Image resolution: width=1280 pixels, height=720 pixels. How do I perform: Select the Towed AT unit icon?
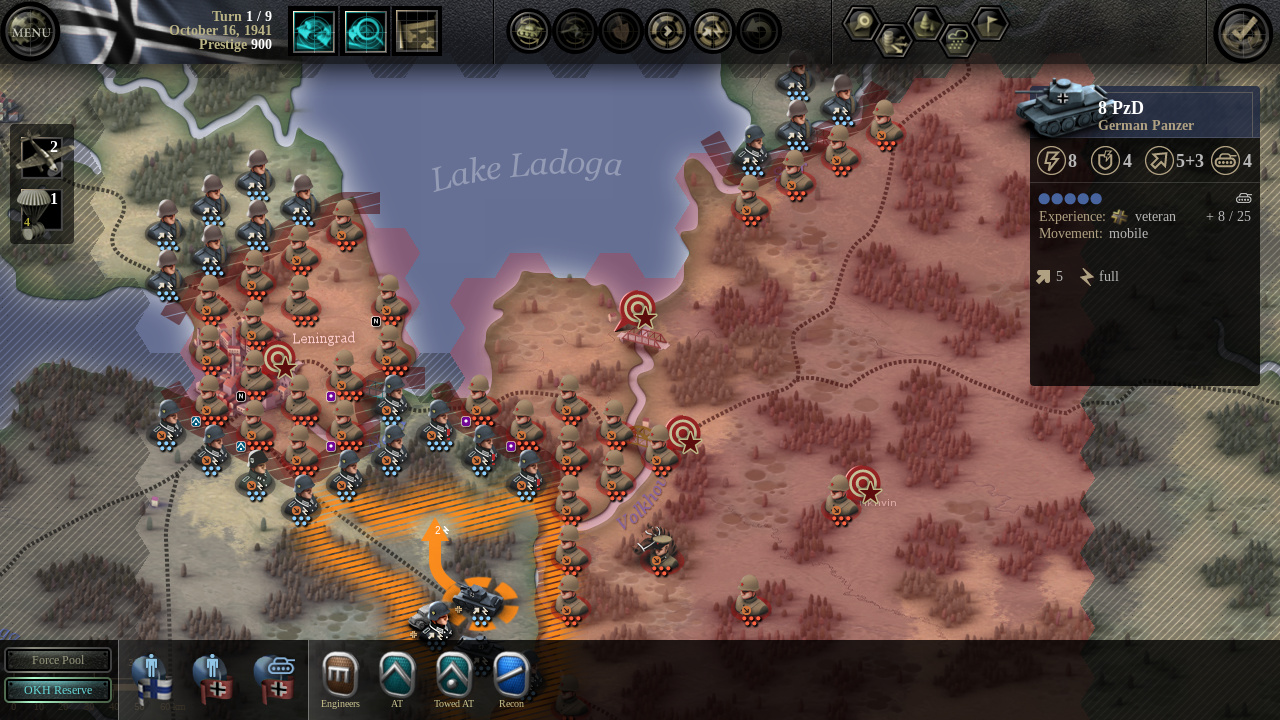(x=454, y=675)
